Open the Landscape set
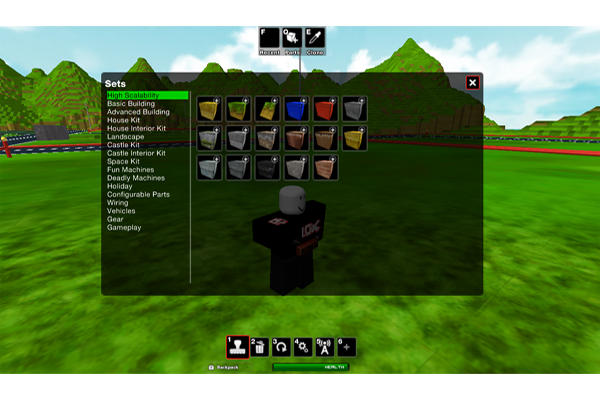The height and width of the screenshot is (400, 600). (x=126, y=137)
